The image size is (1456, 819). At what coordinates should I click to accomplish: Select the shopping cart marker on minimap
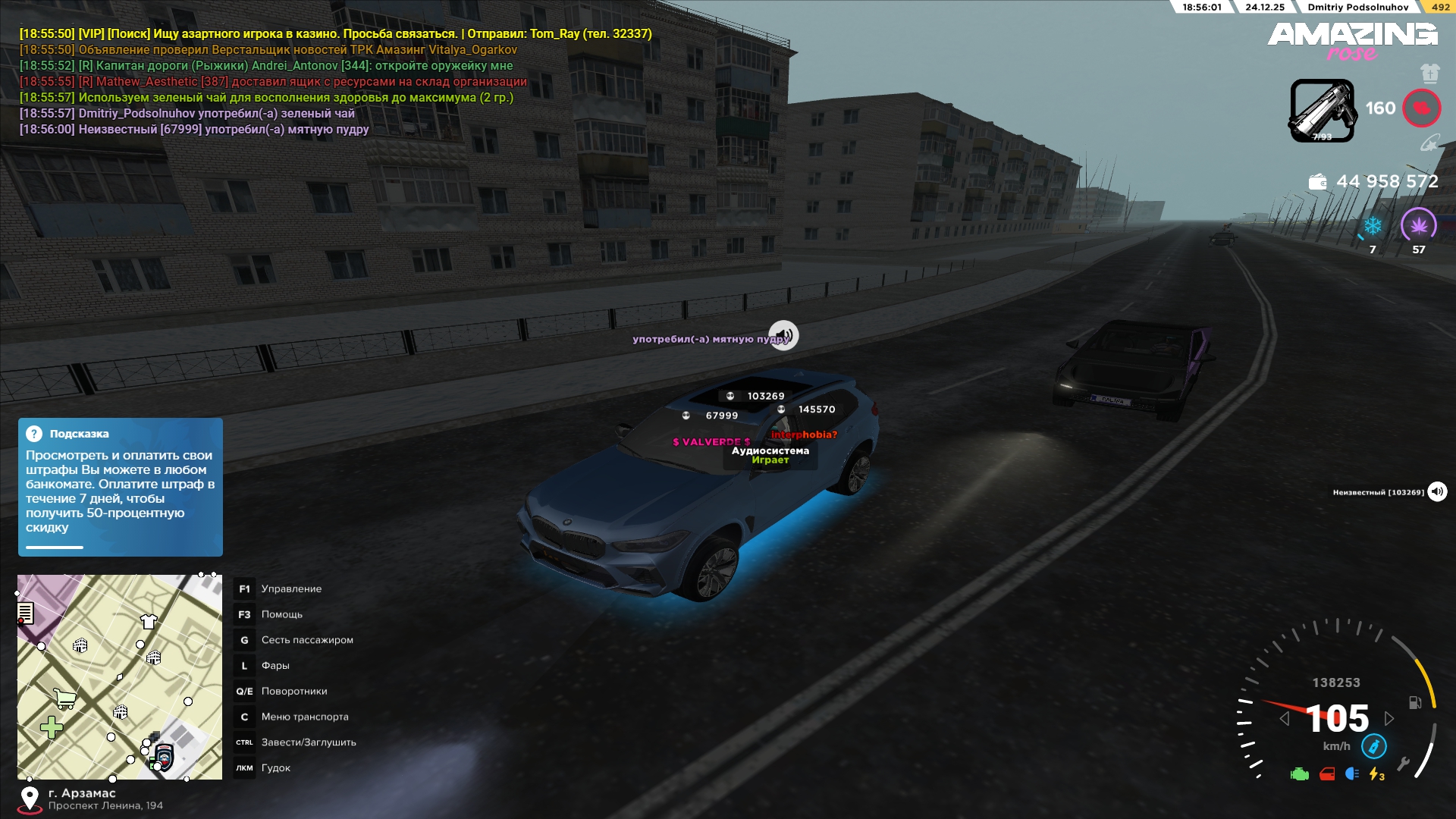click(65, 698)
